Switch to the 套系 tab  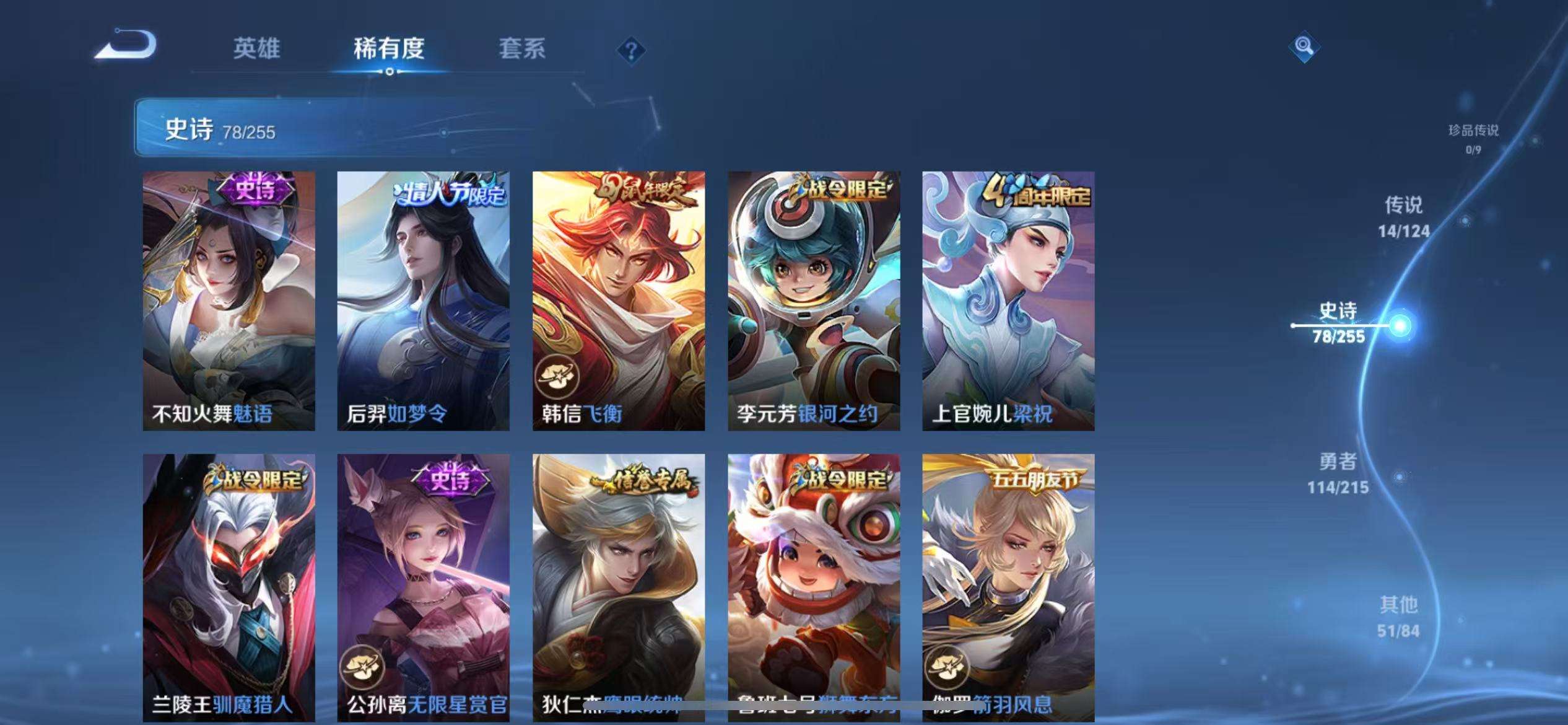[523, 50]
